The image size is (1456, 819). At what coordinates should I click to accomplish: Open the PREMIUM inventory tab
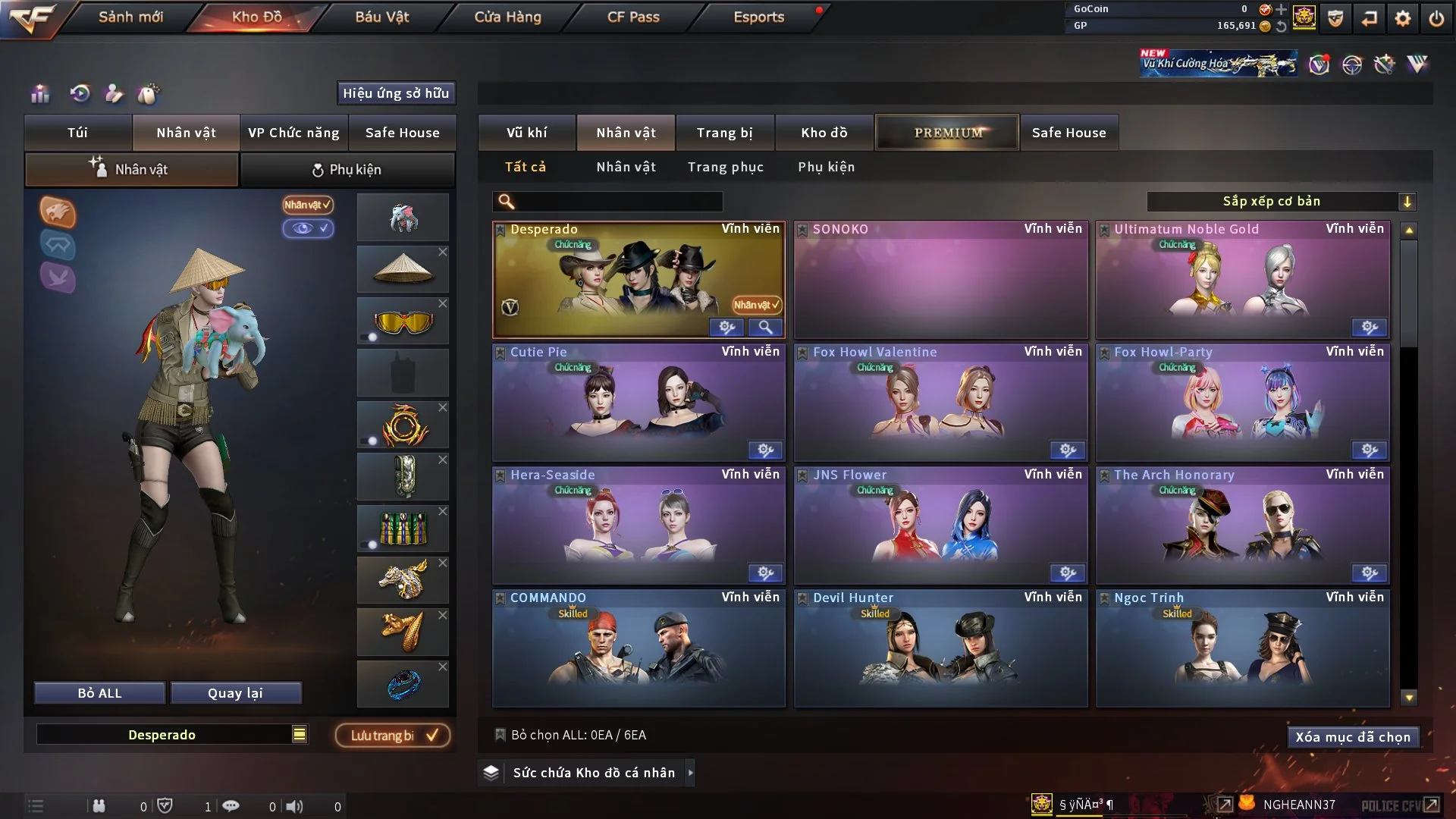pyautogui.click(x=947, y=133)
